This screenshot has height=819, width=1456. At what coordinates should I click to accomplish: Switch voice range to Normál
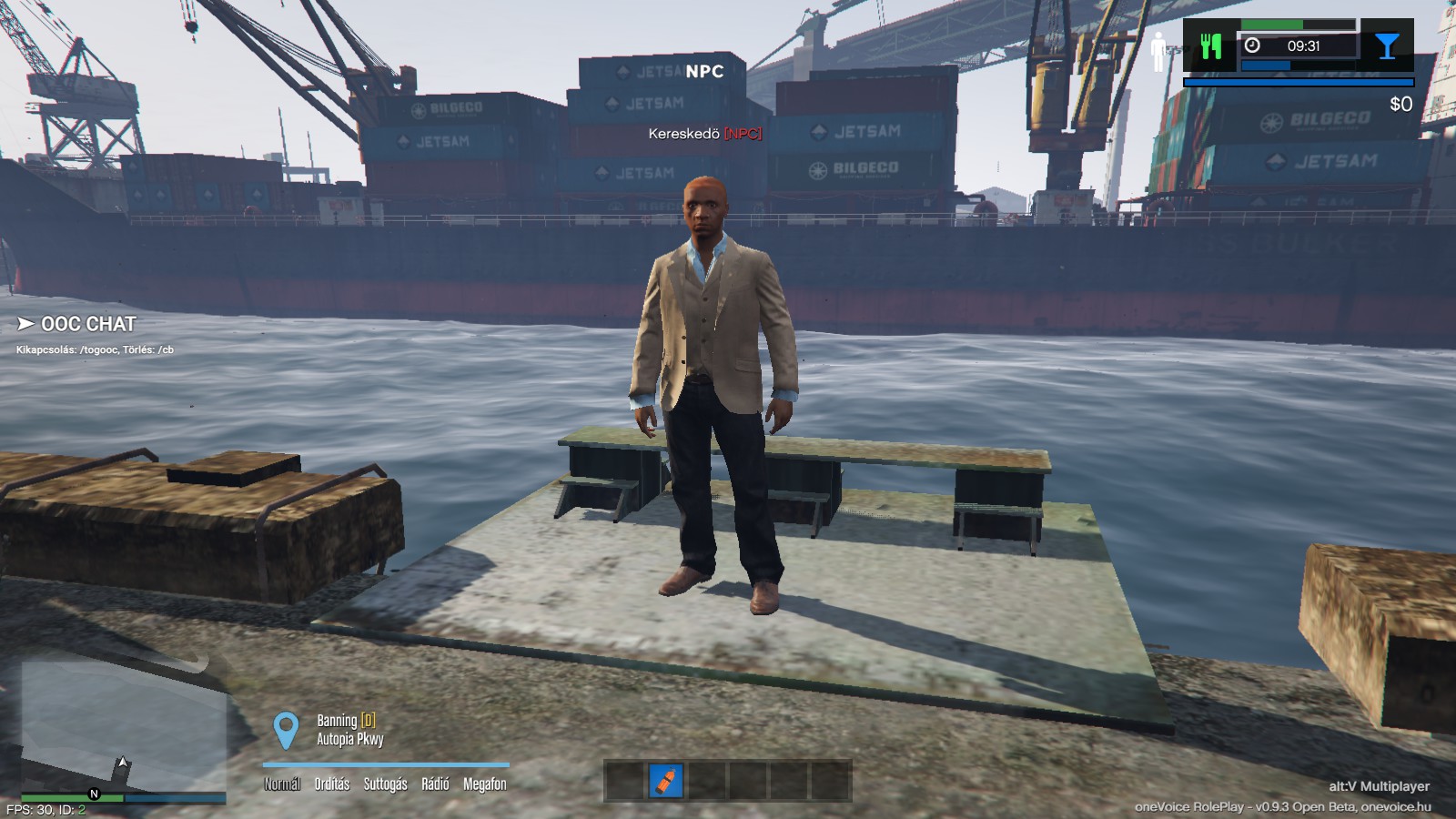point(282,784)
